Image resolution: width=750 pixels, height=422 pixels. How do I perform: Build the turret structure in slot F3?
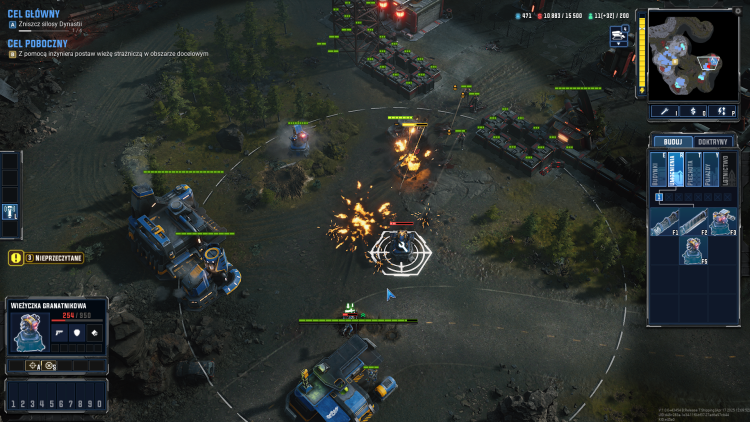720,222
